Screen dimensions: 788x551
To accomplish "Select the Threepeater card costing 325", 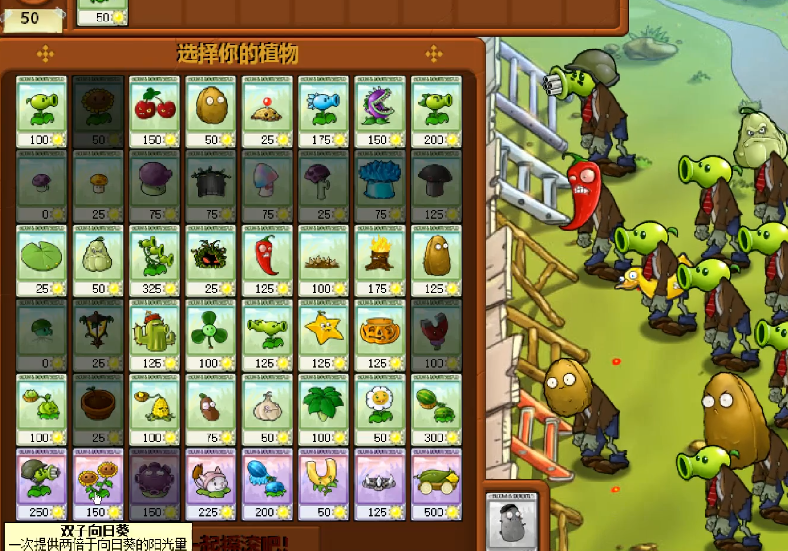I will pos(154,260).
